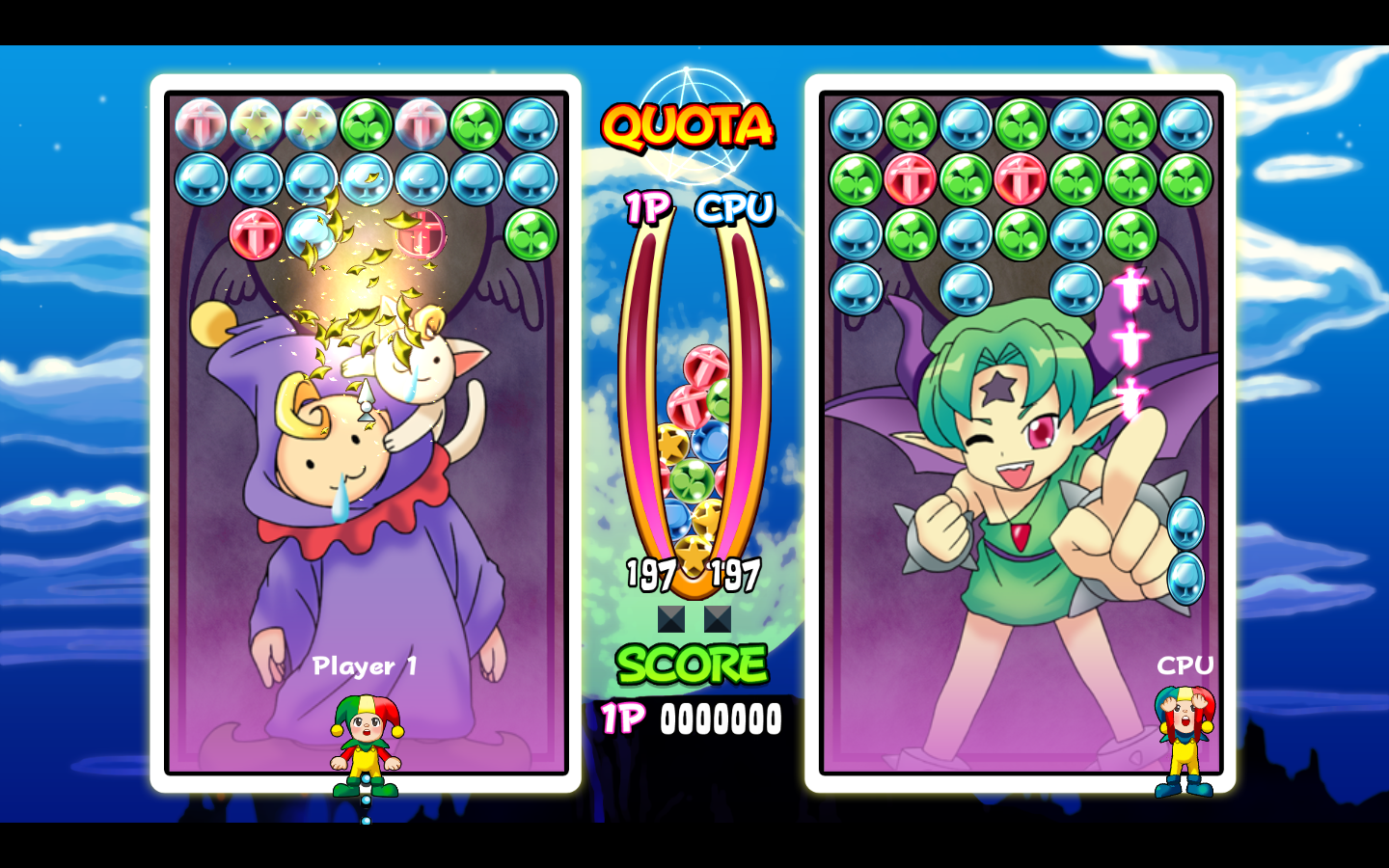The width and height of the screenshot is (1389, 868).
Task: Click the Player 1 name label
Action: [x=365, y=665]
